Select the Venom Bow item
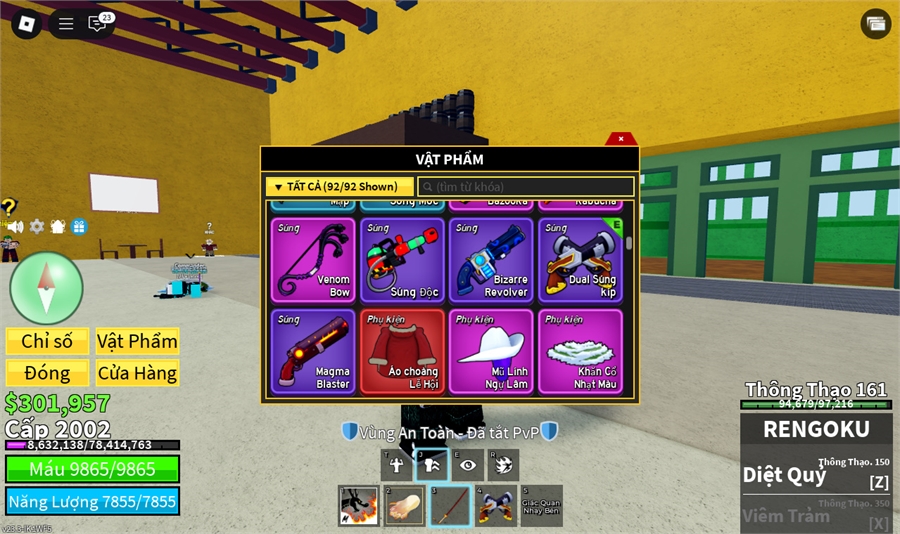Image resolution: width=900 pixels, height=534 pixels. tap(313, 260)
